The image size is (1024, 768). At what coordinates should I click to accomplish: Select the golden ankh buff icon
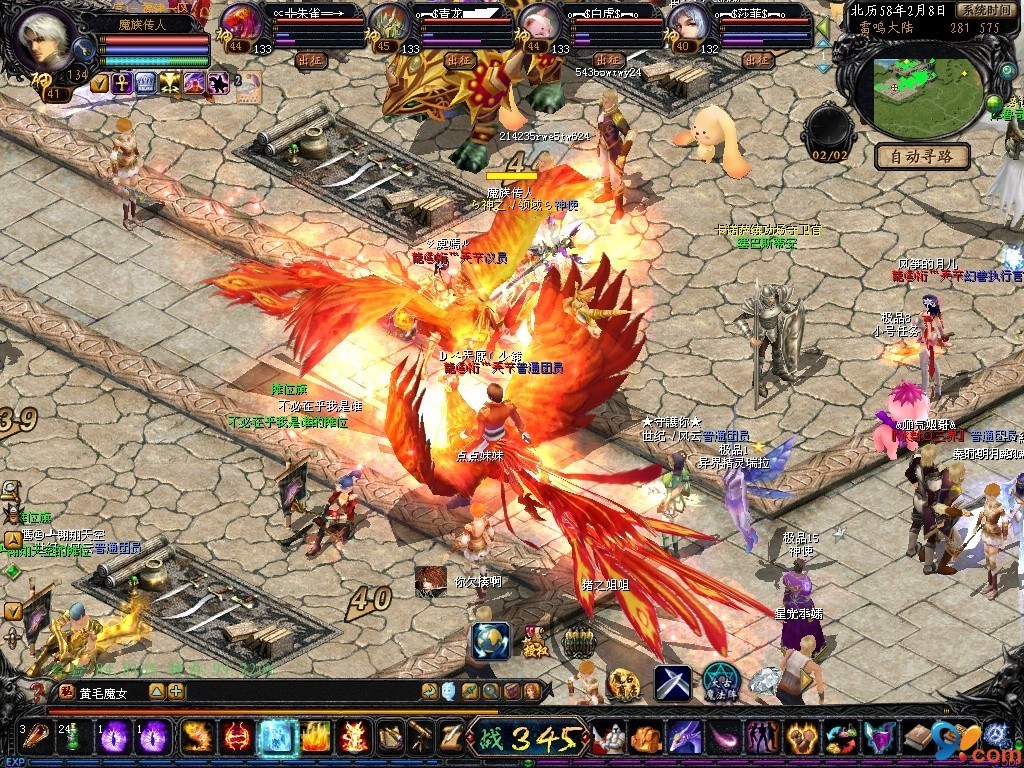(121, 84)
